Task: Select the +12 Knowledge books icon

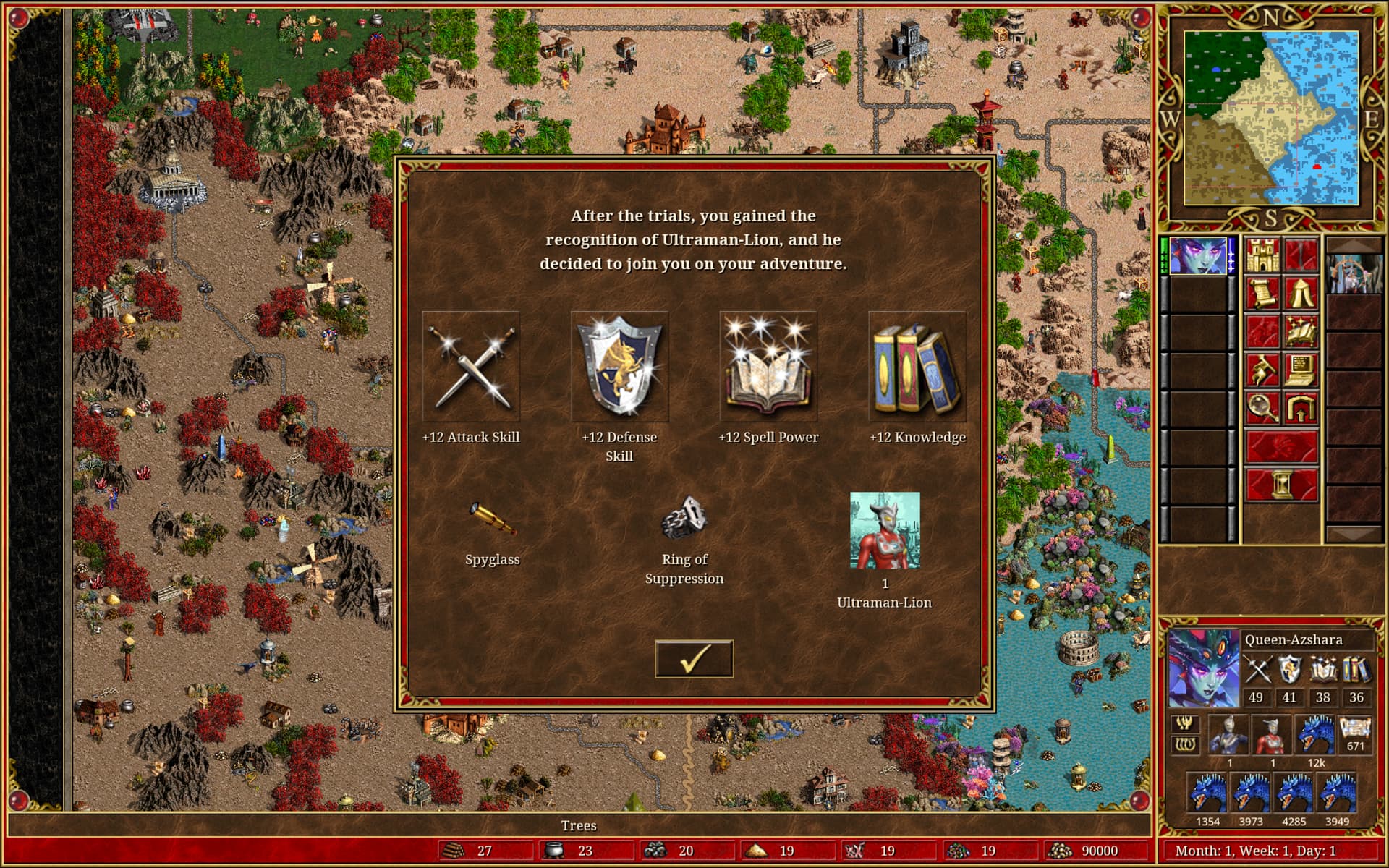Action: (917, 367)
